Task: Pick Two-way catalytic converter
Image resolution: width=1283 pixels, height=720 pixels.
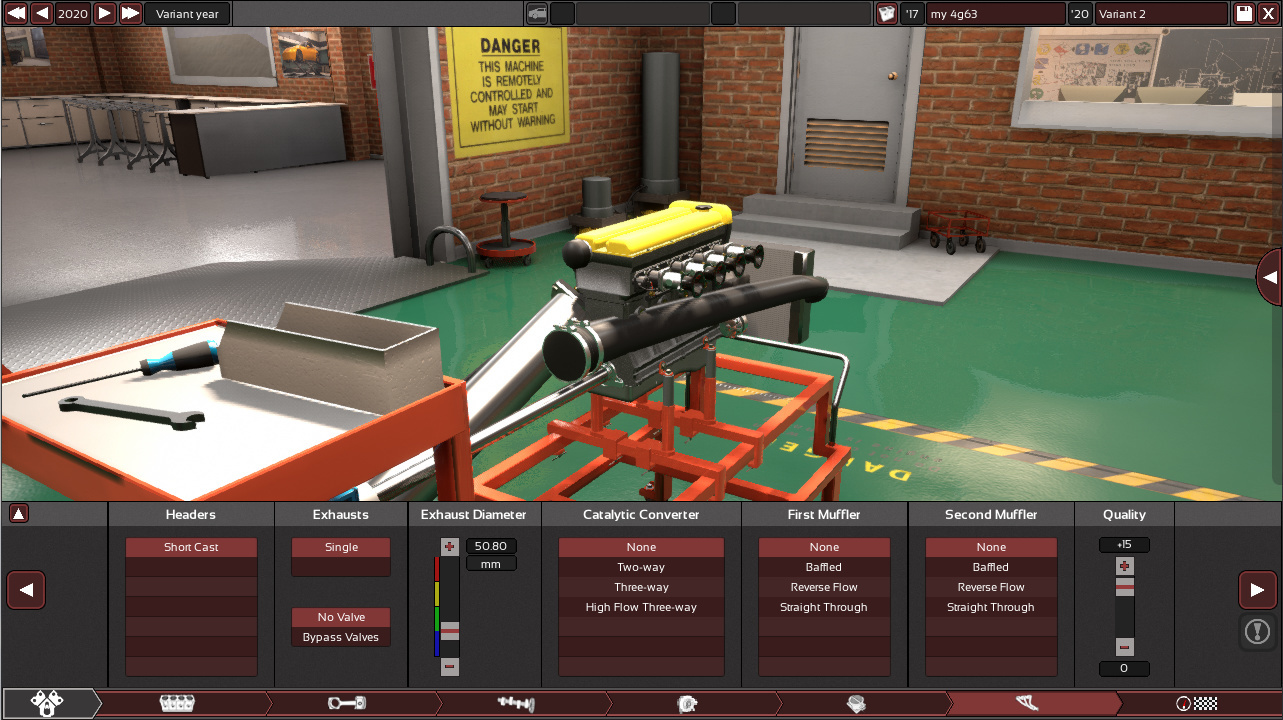Action: pyautogui.click(x=641, y=567)
